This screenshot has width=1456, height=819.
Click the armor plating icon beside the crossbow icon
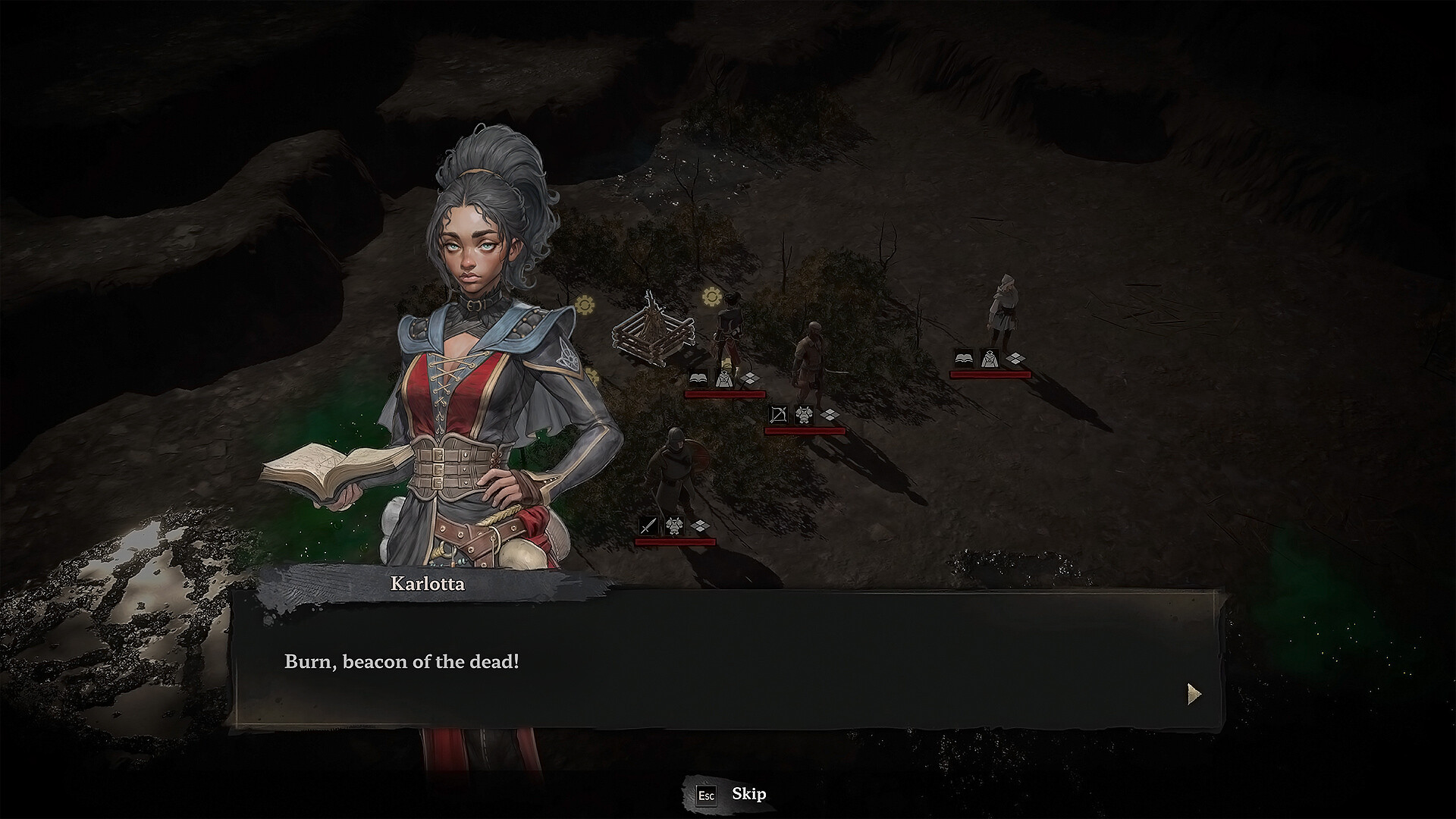click(805, 416)
